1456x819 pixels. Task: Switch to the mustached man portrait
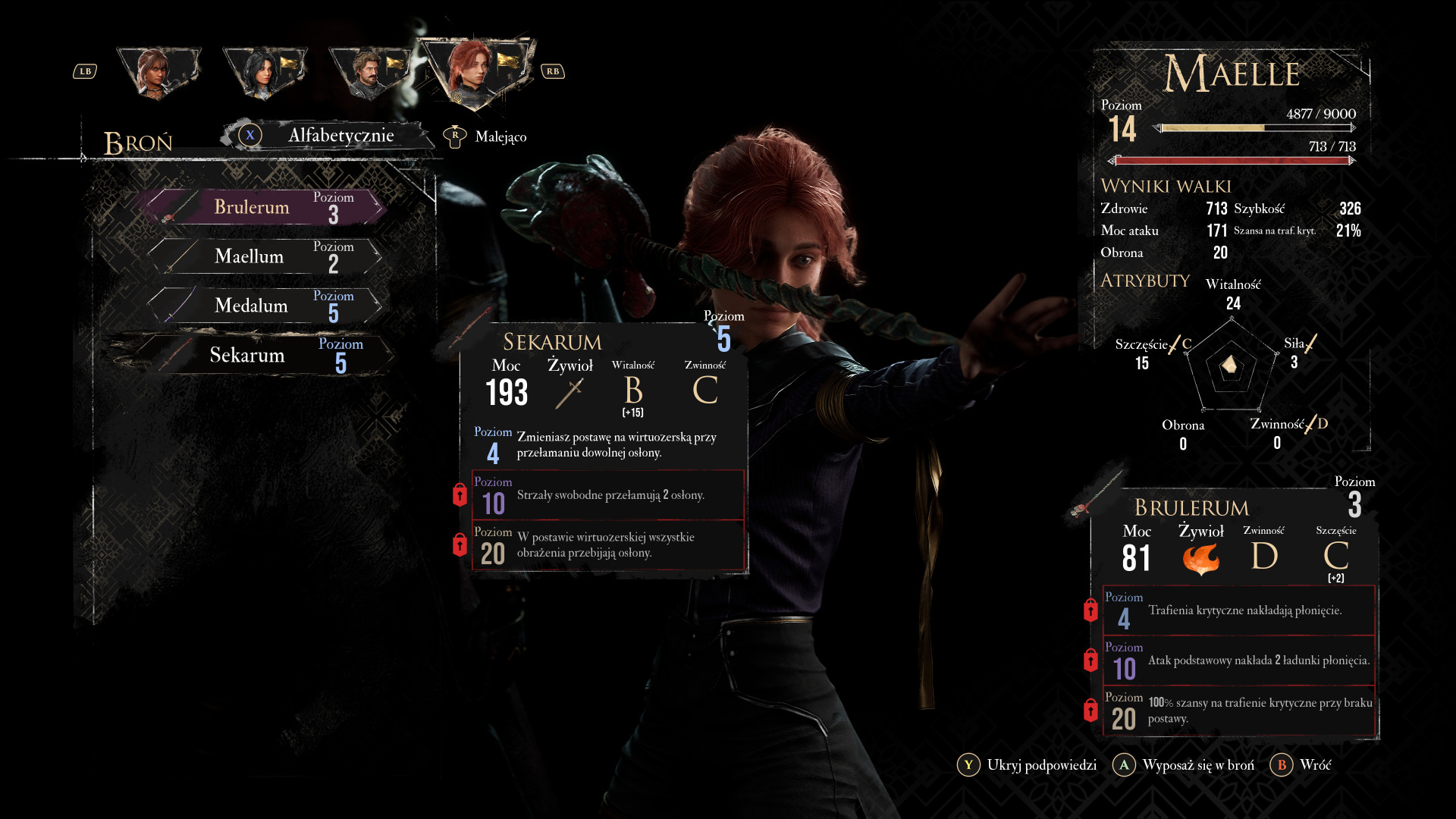point(369,74)
